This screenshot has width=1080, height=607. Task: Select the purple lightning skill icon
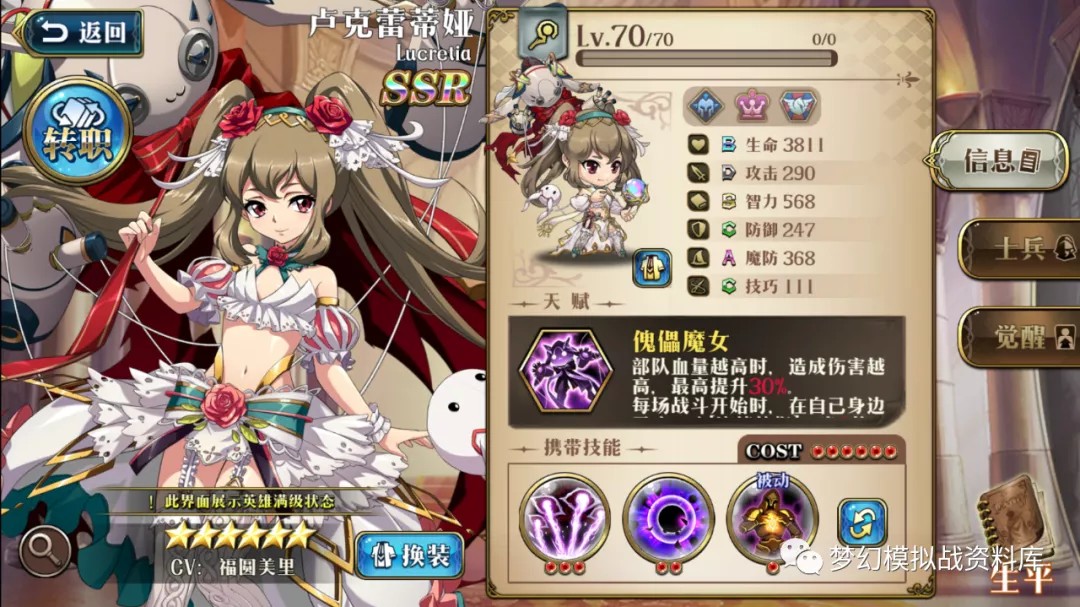(x=564, y=517)
